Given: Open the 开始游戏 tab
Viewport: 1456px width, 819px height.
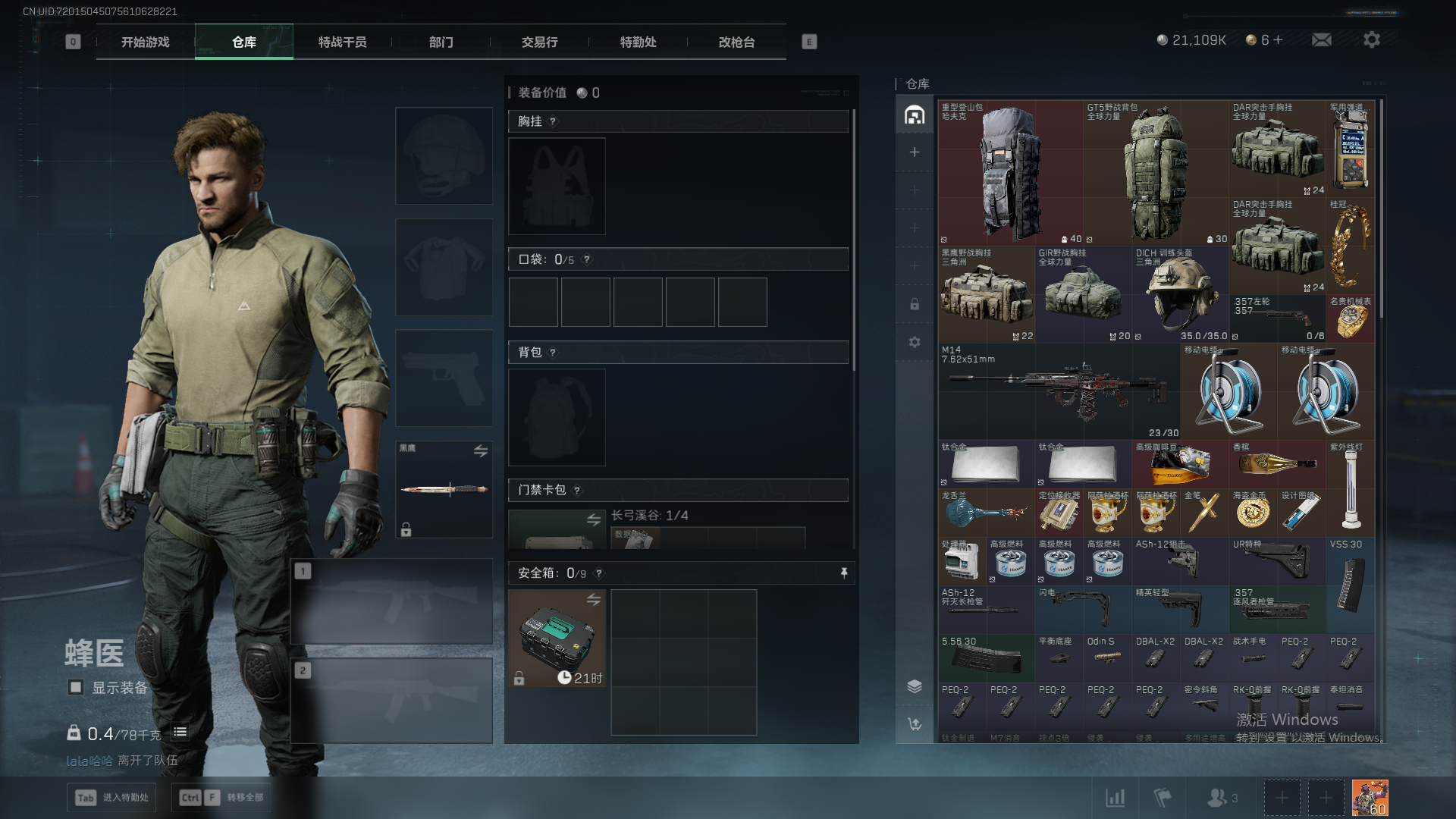Looking at the screenshot, I should 146,42.
